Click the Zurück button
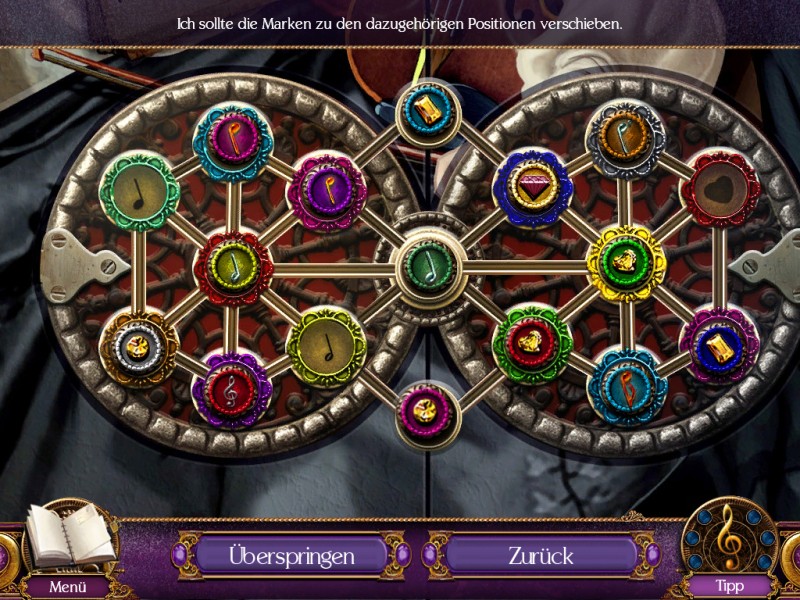 point(539,554)
